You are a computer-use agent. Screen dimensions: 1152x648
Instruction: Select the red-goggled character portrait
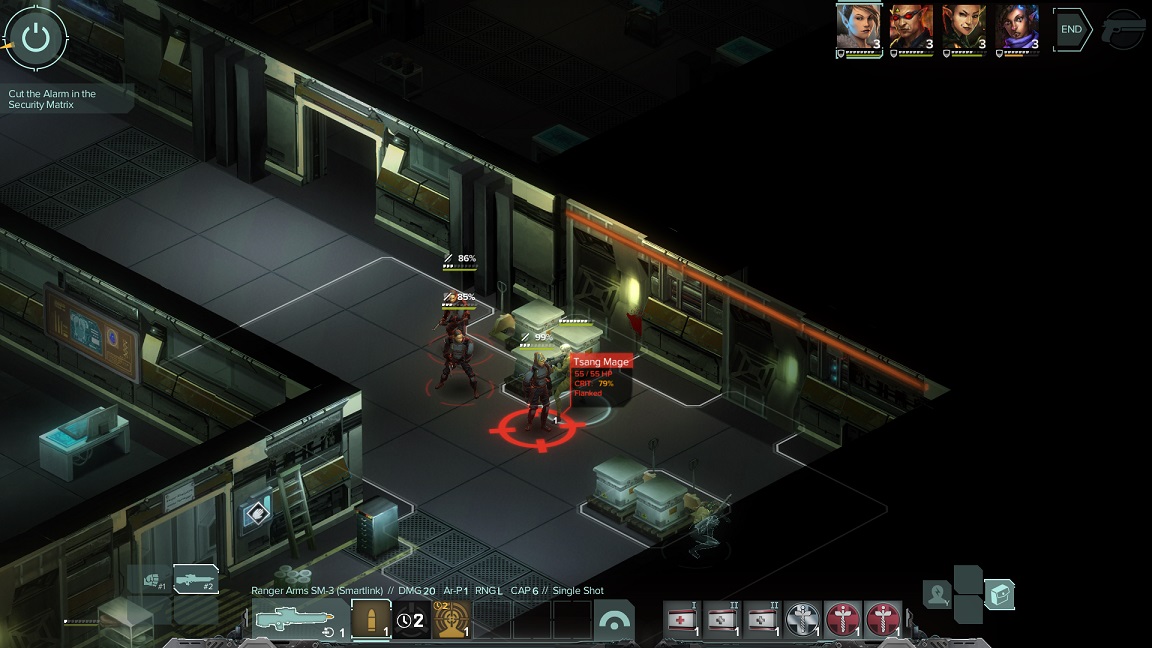[911, 28]
